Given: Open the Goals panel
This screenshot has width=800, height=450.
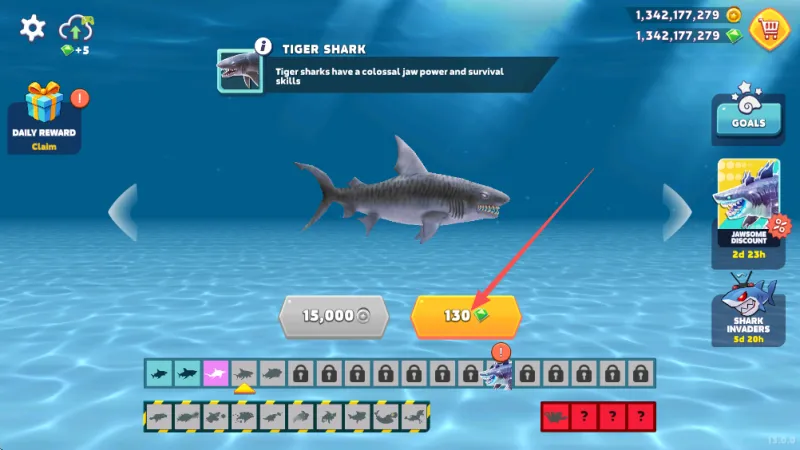Looking at the screenshot, I should click(747, 119).
